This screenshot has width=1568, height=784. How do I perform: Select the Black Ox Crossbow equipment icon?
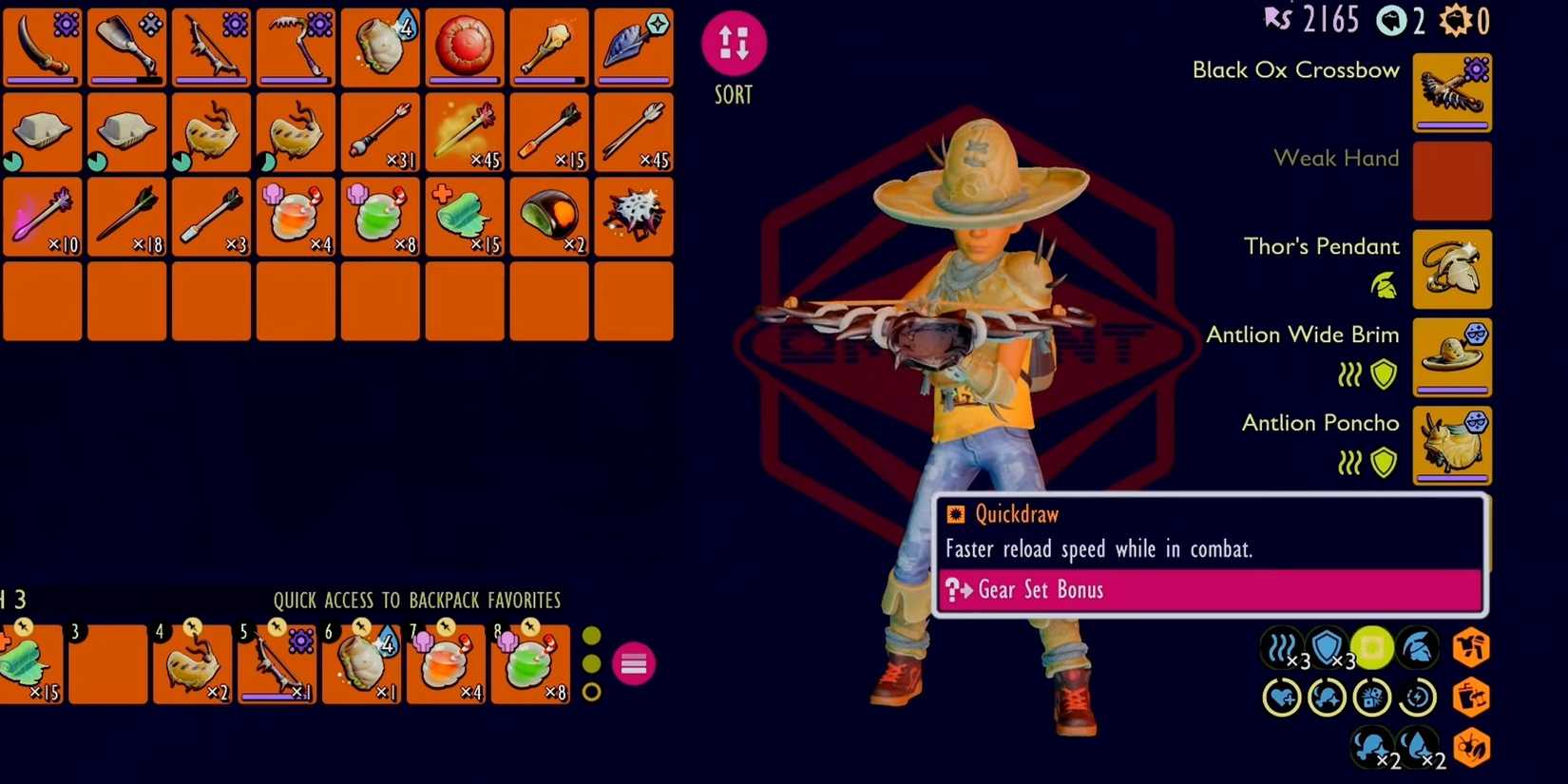1452,90
